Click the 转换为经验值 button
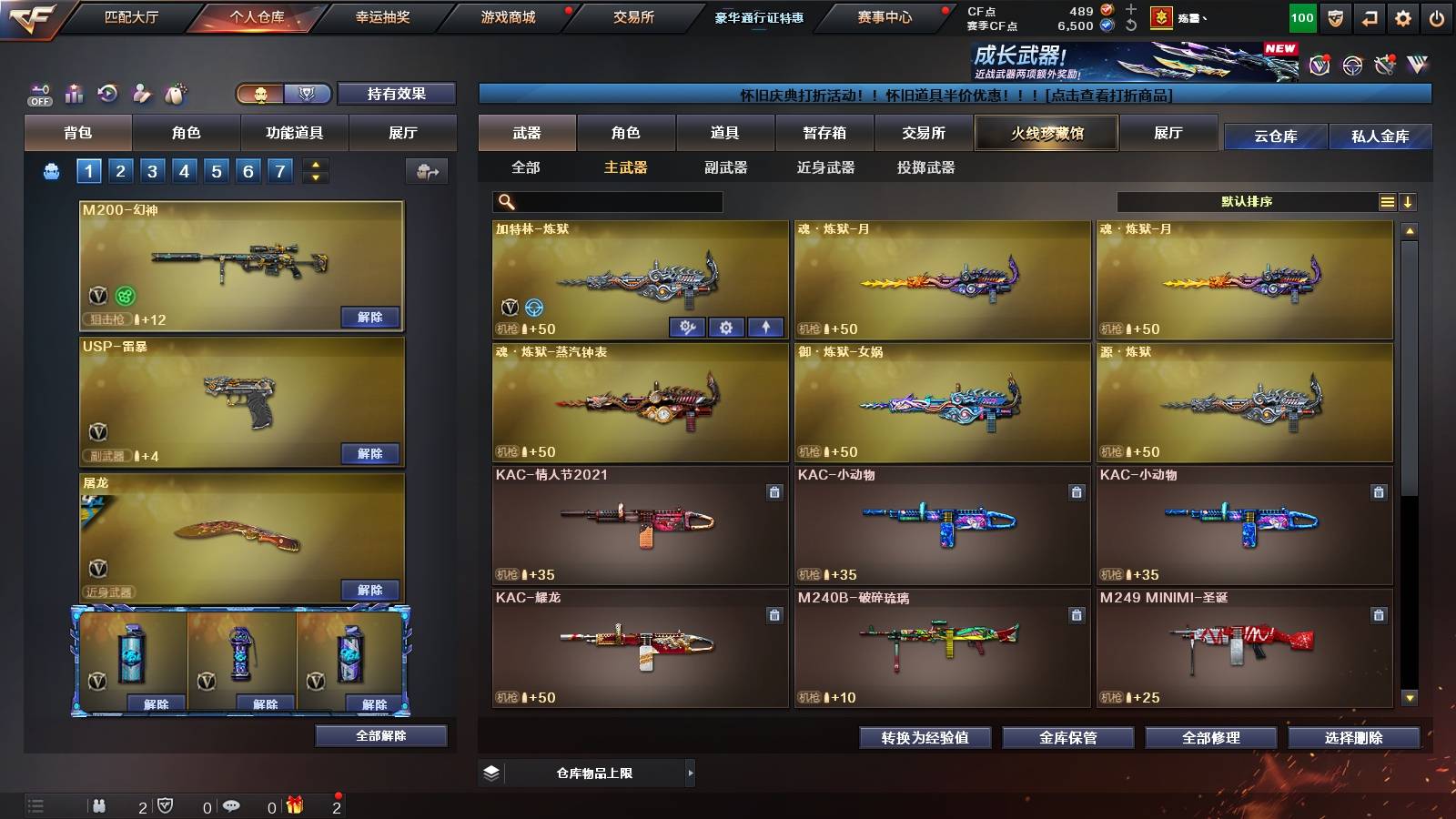 (925, 738)
